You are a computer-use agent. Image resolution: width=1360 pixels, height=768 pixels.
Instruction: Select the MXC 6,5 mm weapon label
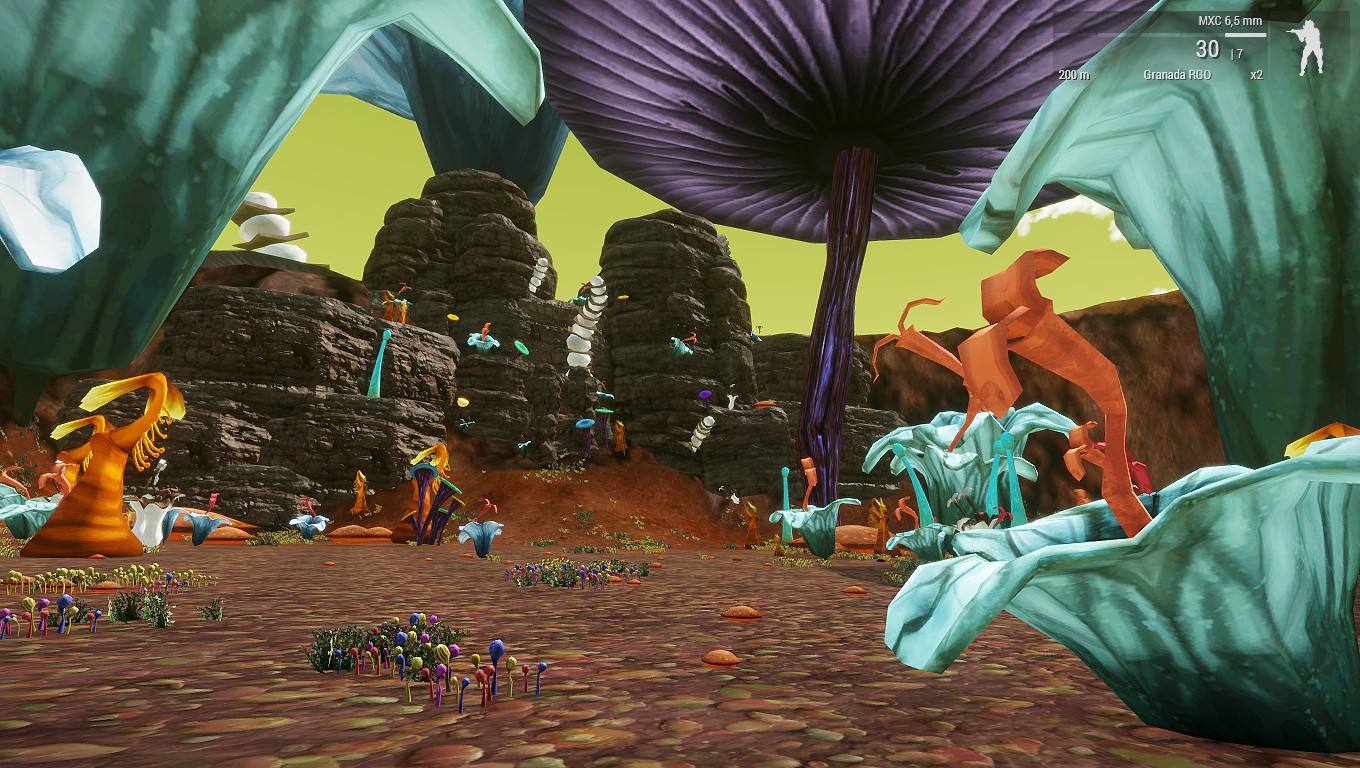point(1232,21)
